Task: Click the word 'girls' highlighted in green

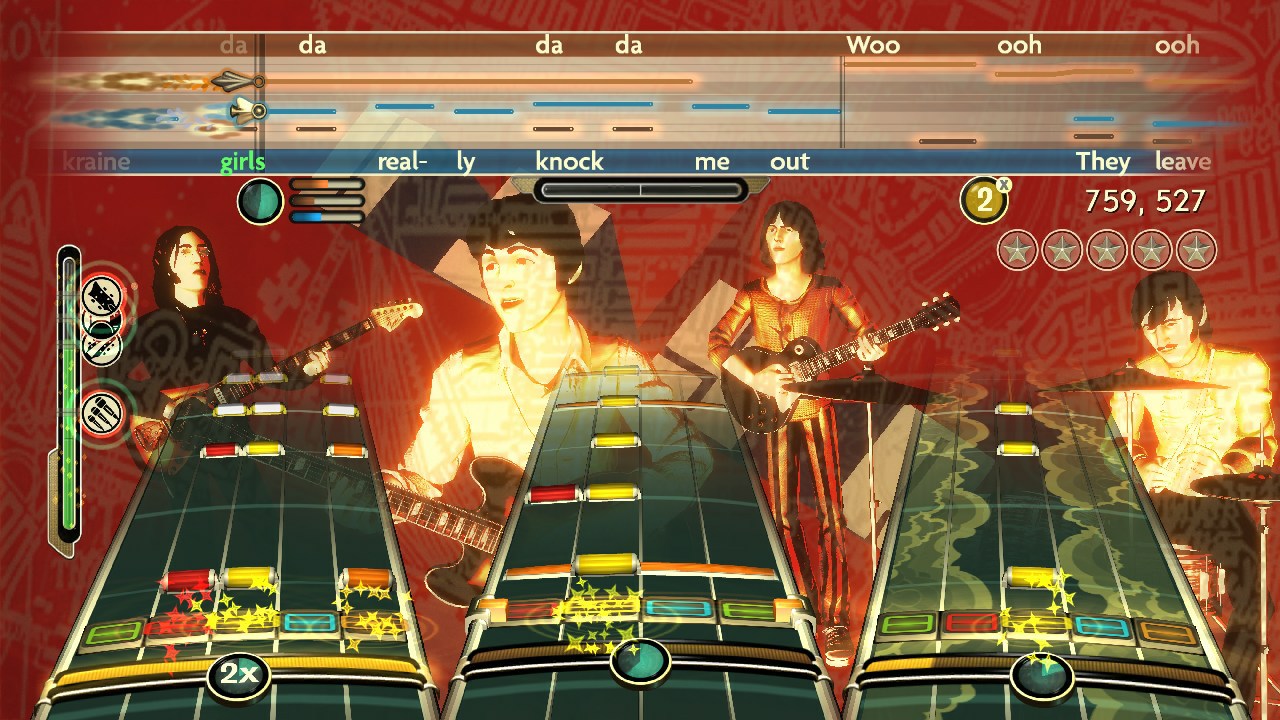Action: tap(245, 161)
